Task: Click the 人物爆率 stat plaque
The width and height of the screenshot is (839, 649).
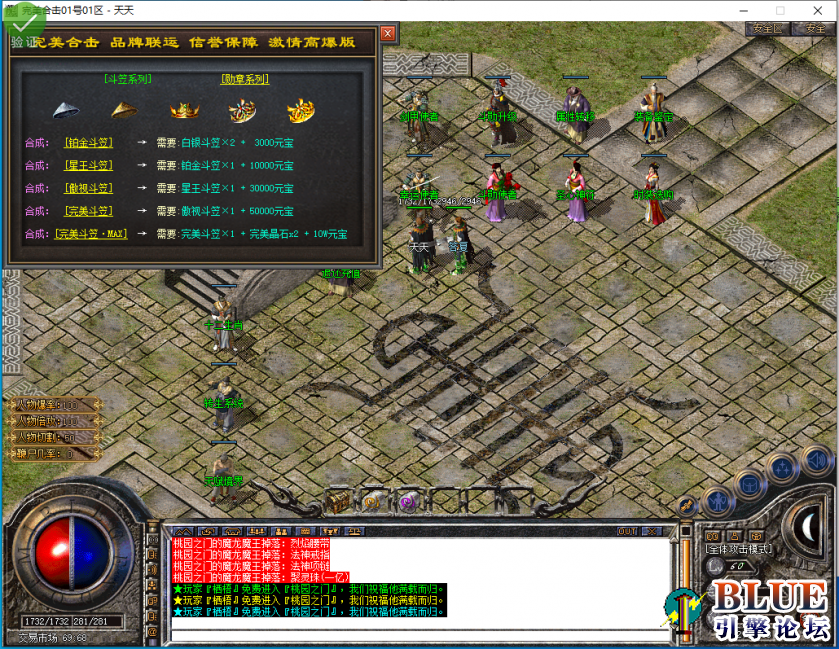Action: (x=55, y=405)
